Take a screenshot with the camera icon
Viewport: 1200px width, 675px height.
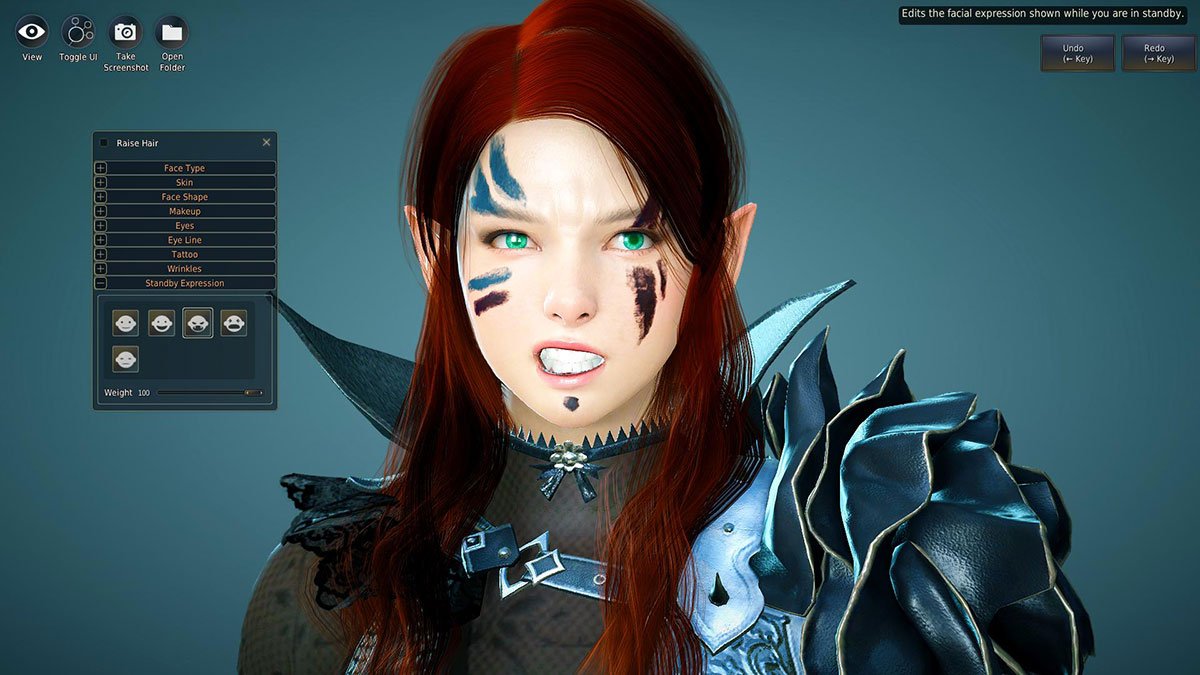tap(125, 33)
